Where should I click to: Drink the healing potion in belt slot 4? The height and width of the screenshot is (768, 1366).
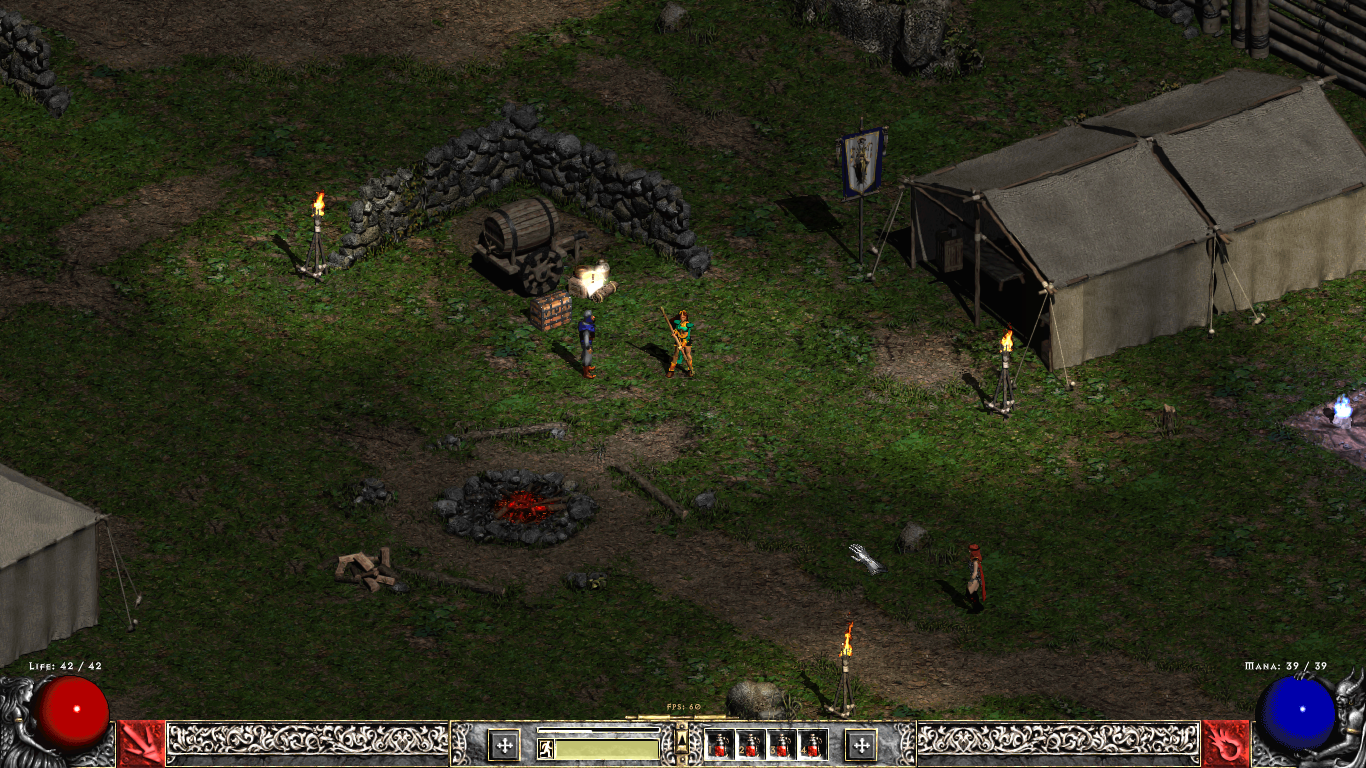coord(811,746)
